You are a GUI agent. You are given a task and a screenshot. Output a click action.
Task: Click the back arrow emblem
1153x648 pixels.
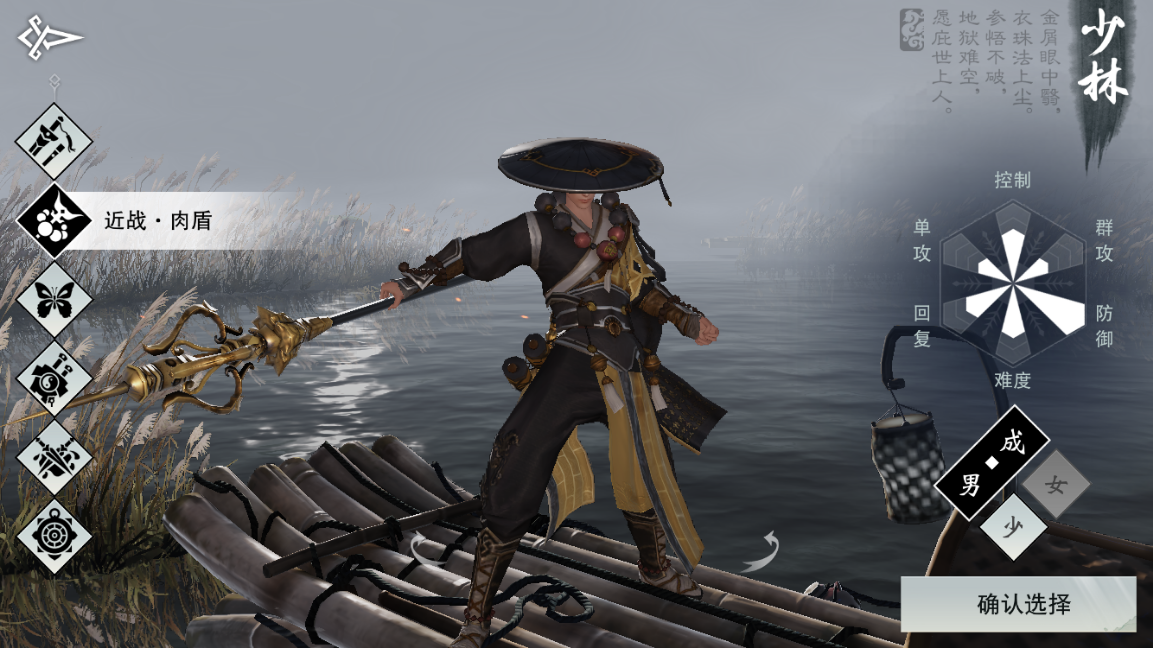(49, 38)
